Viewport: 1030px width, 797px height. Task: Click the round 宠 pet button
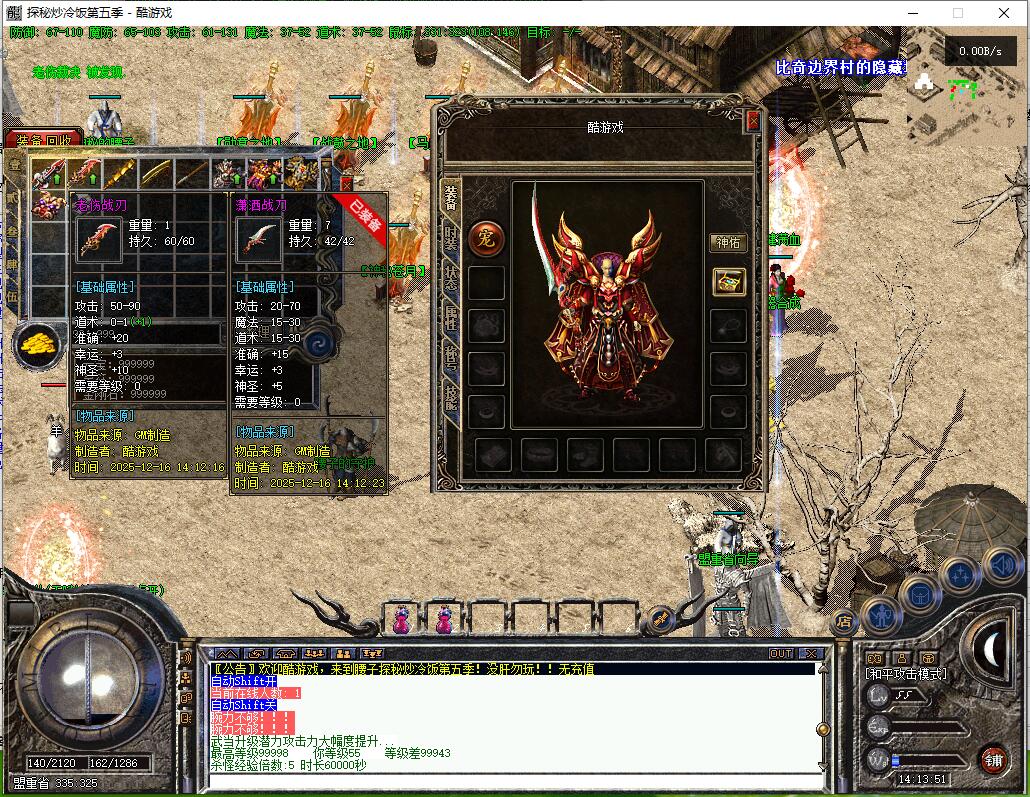486,237
